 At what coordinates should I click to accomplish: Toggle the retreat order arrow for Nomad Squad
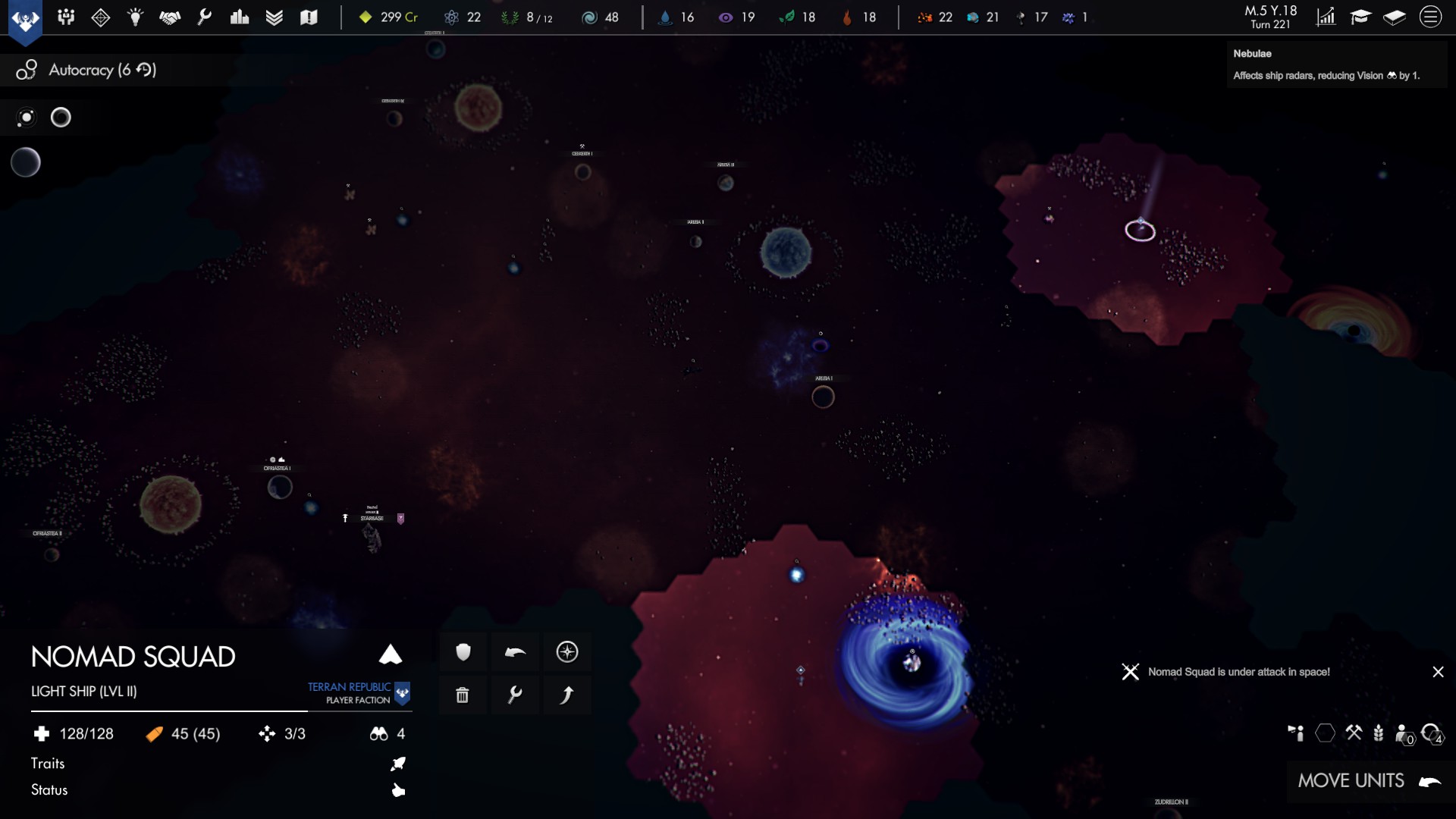point(515,651)
